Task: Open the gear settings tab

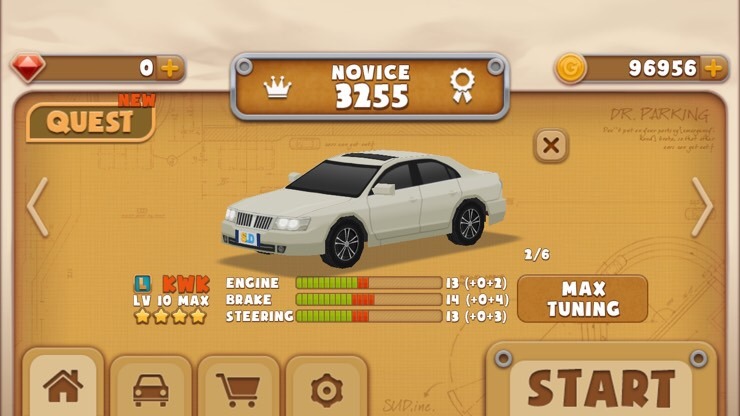Action: click(326, 387)
